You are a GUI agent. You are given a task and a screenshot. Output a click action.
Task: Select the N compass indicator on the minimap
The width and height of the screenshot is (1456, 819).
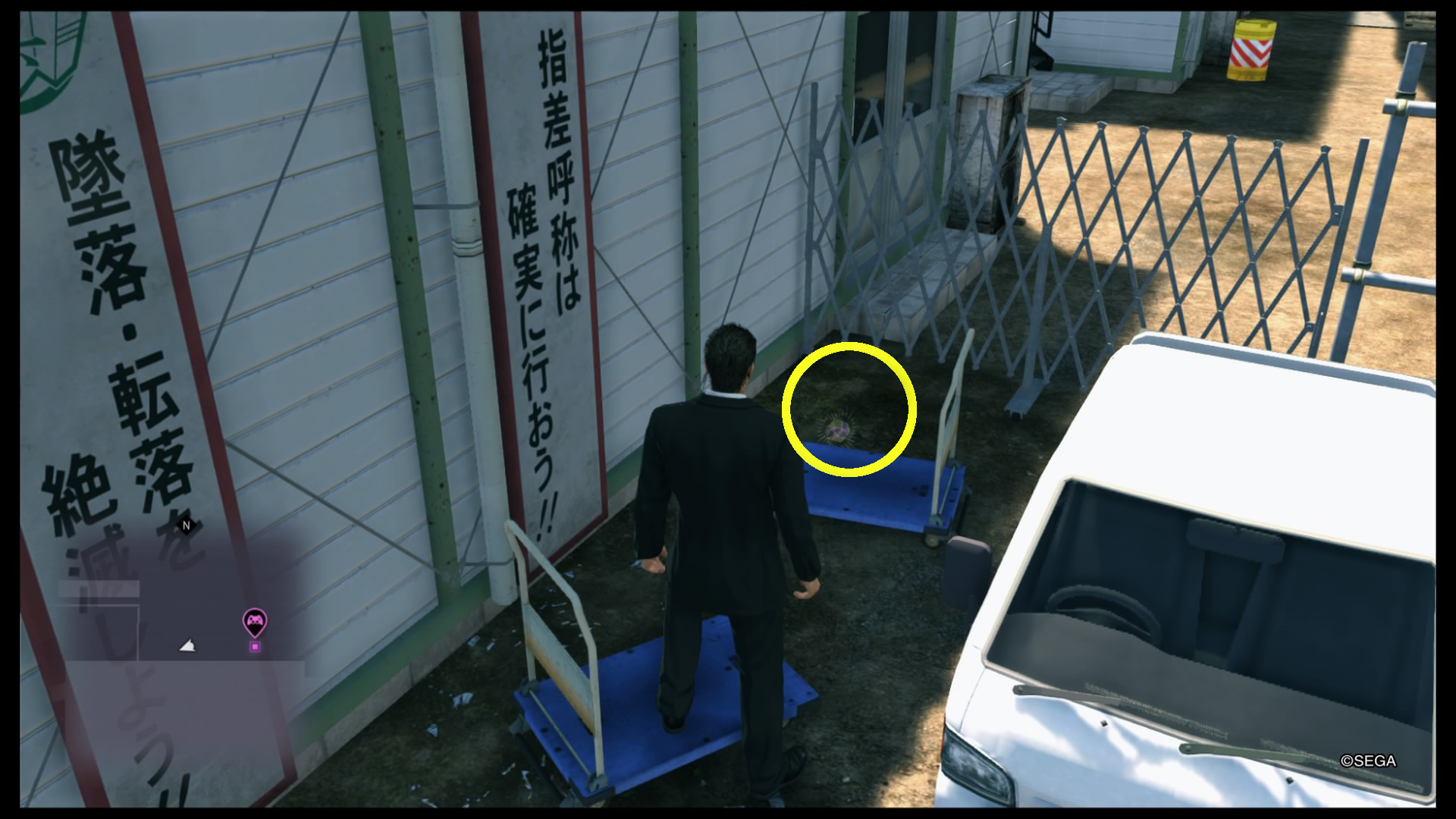[x=184, y=524]
